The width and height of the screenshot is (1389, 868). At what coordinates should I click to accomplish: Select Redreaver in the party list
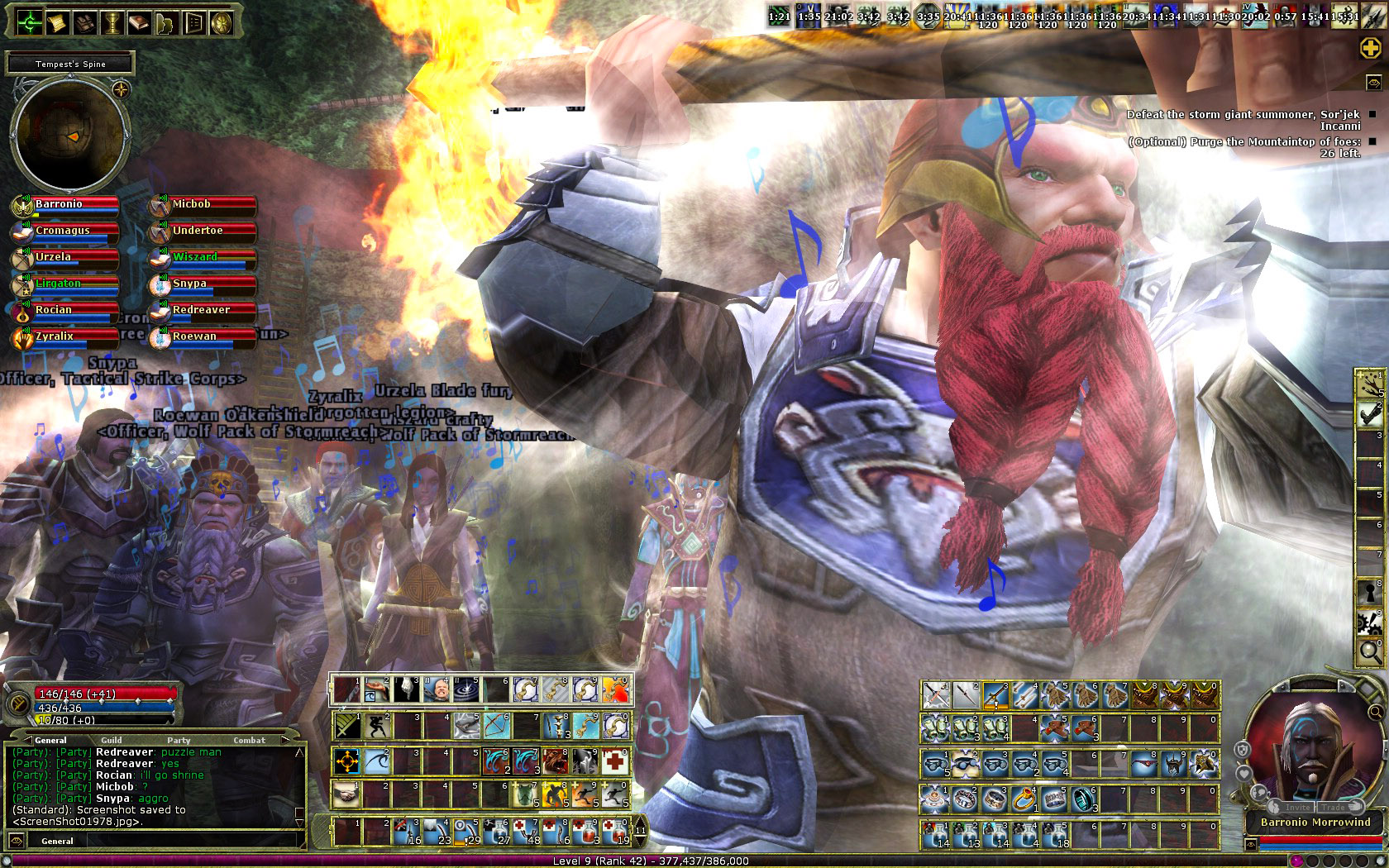202,311
